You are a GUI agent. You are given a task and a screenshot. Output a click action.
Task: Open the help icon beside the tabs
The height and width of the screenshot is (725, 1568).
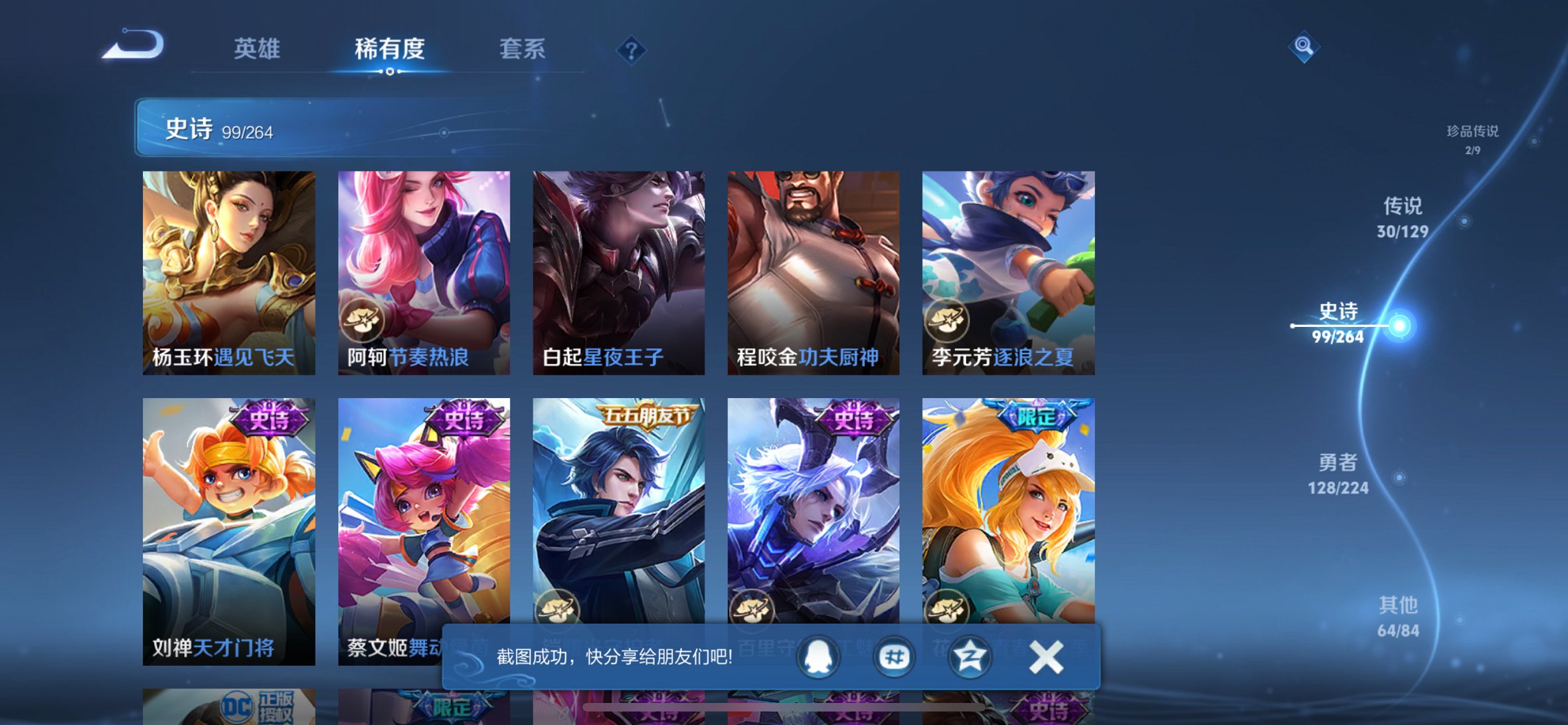coord(632,50)
